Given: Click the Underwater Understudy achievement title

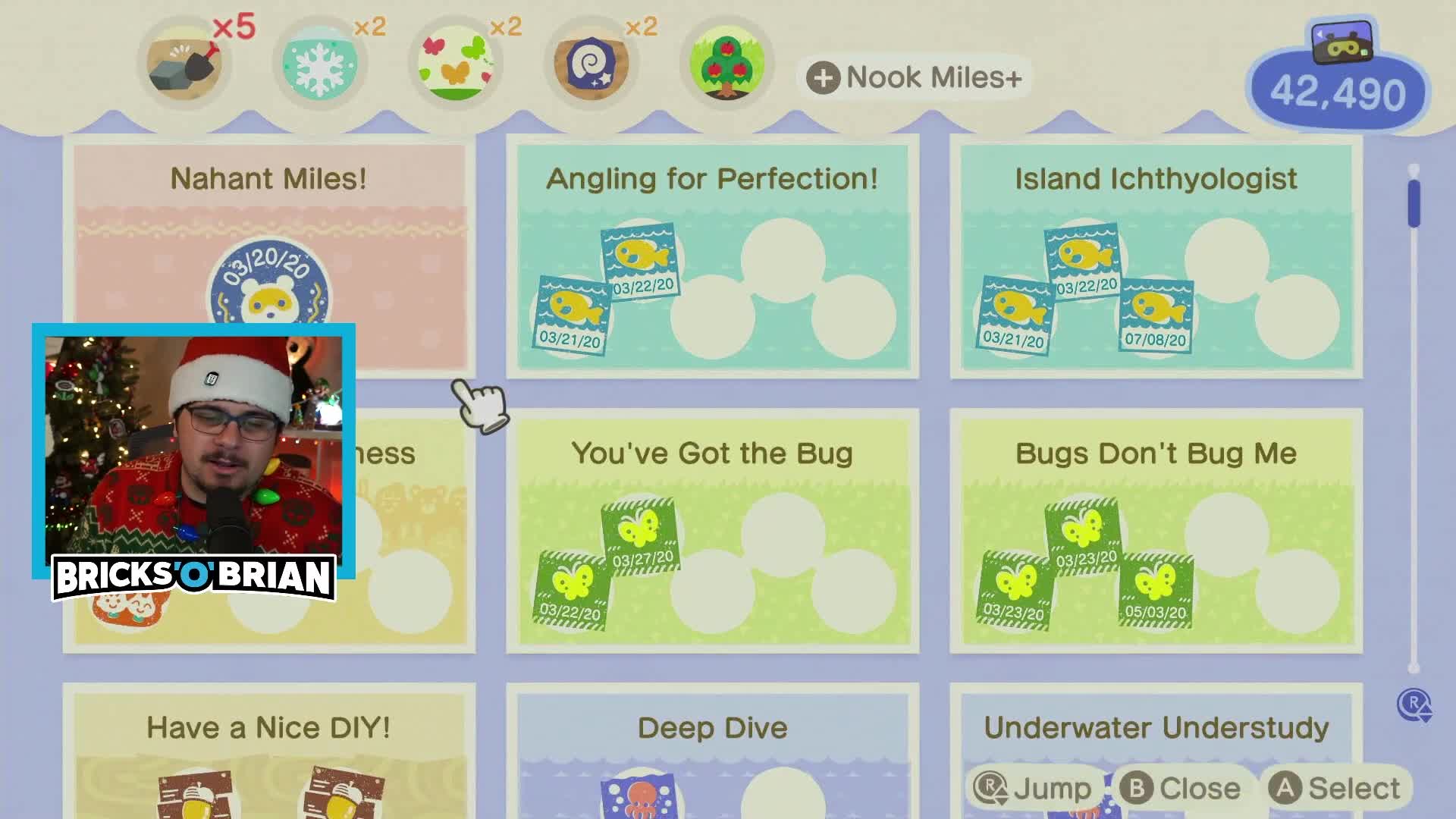Looking at the screenshot, I should 1156,726.
